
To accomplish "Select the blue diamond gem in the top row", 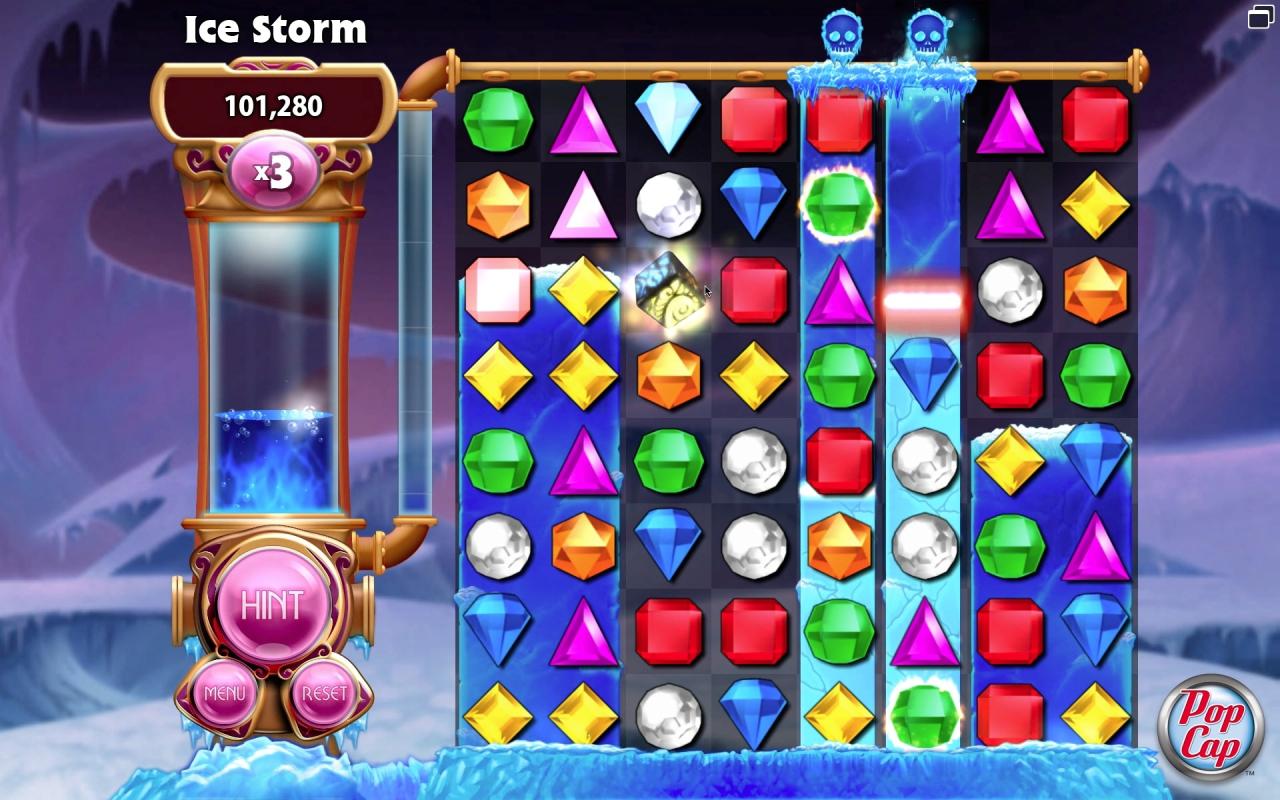I will [668, 118].
